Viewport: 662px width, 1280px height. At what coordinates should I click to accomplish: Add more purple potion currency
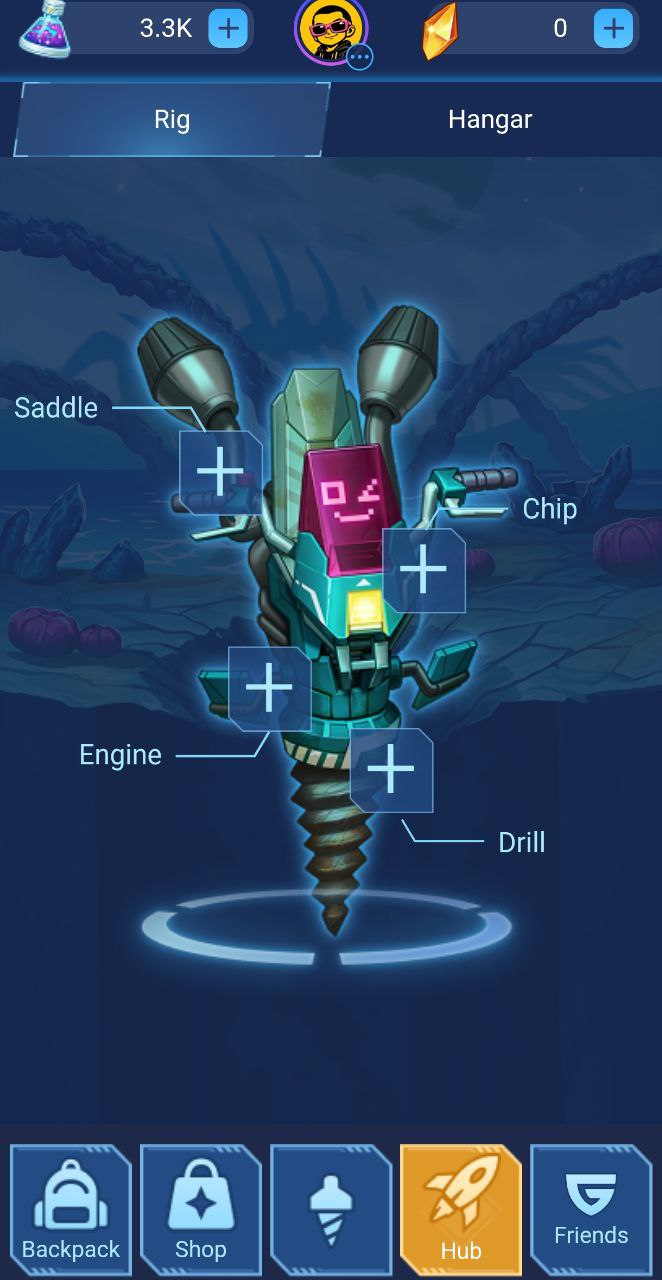[x=228, y=29]
